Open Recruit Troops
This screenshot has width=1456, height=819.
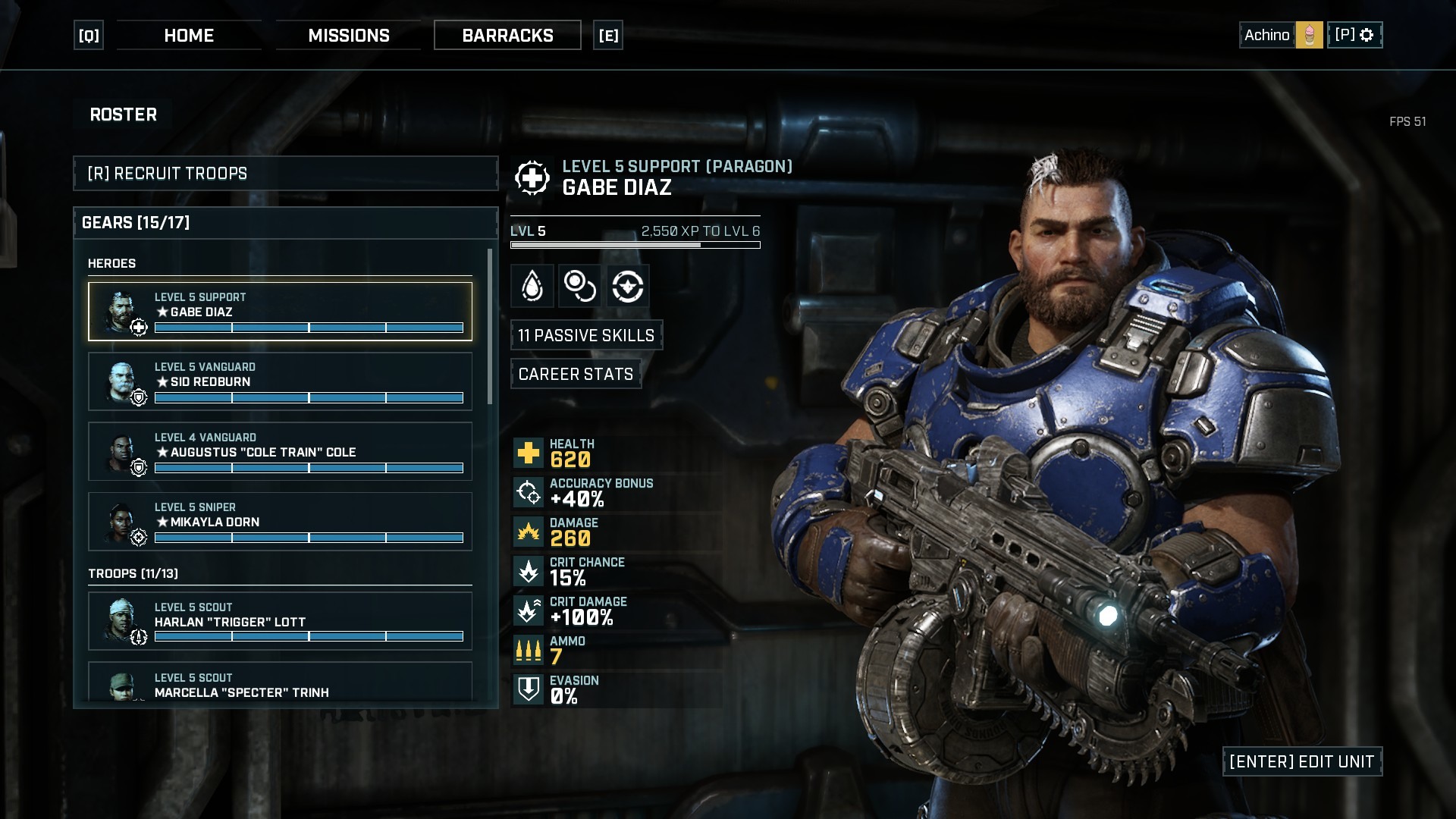[285, 174]
